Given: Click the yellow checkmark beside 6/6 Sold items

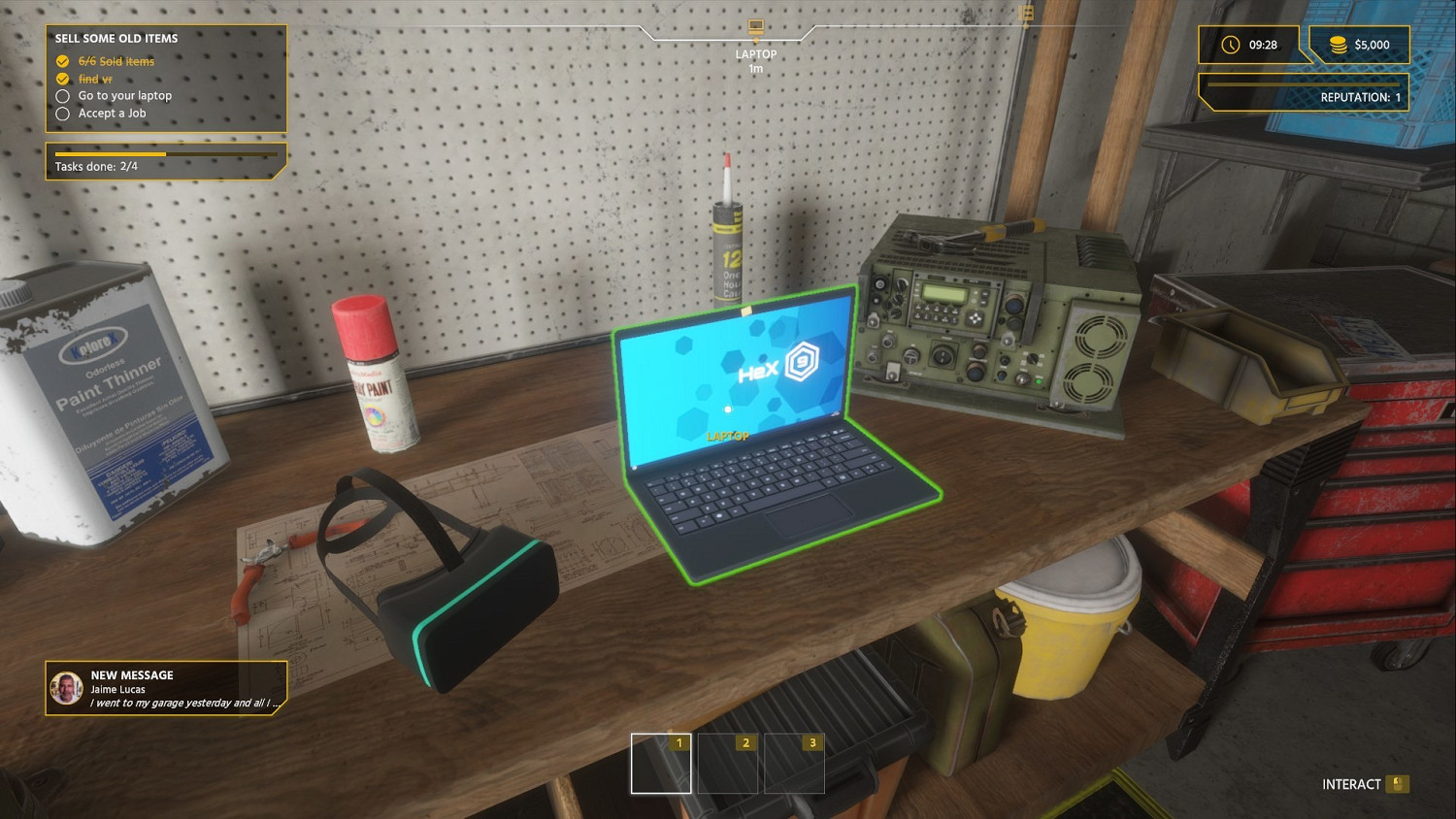Looking at the screenshot, I should coord(62,61).
